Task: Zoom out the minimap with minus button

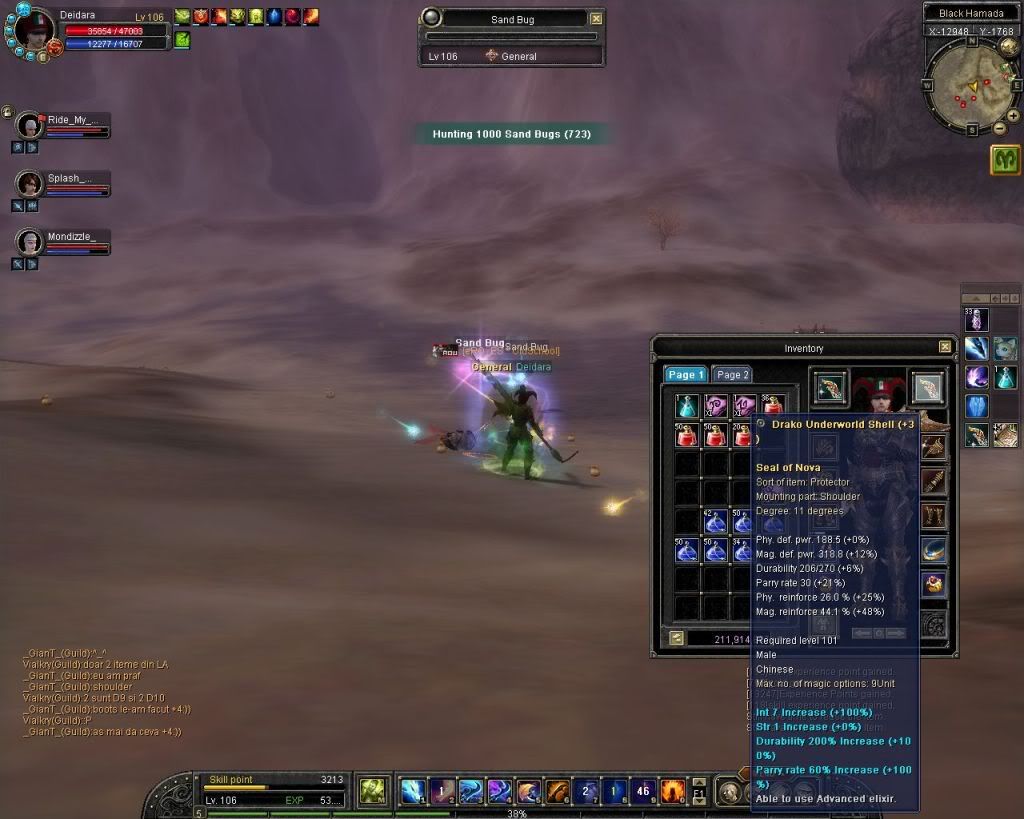Action: [x=999, y=128]
